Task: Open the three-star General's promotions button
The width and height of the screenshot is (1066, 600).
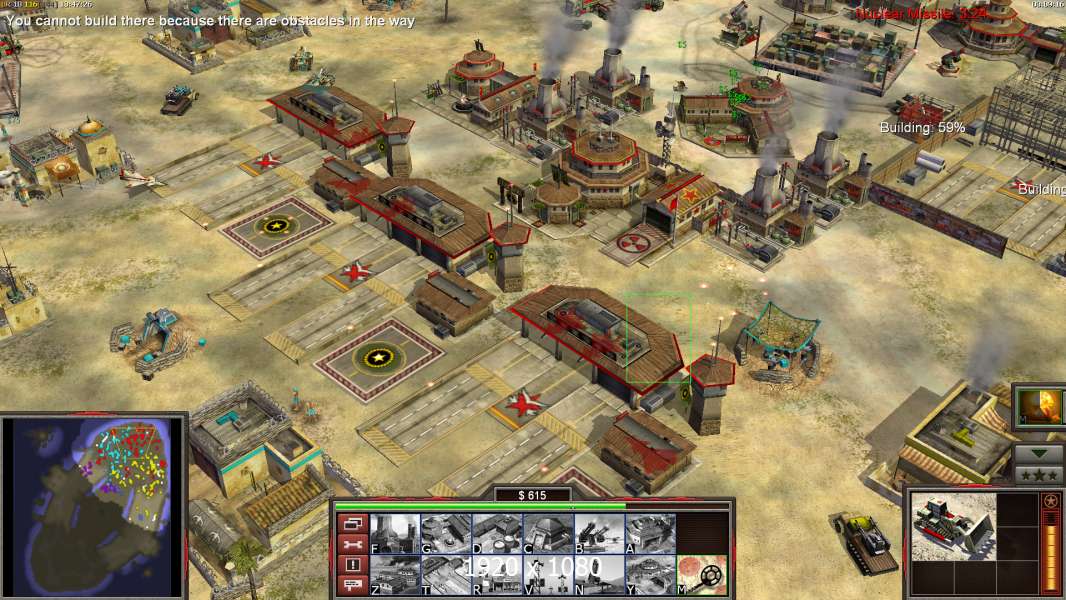Action: pyautogui.click(x=1038, y=475)
